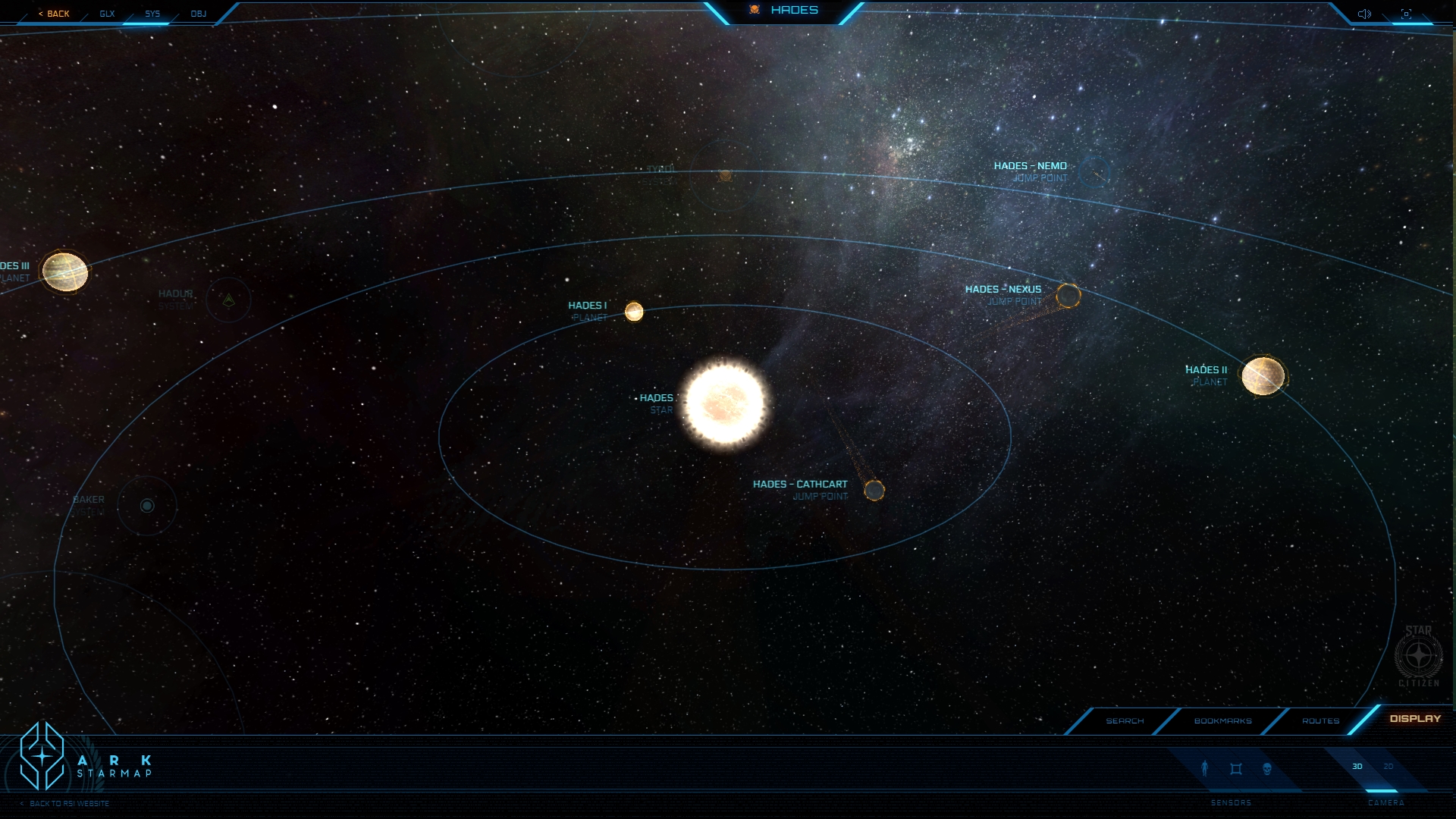The width and height of the screenshot is (1456, 819).
Task: Open the Bookmarks tab
Action: point(1222,720)
